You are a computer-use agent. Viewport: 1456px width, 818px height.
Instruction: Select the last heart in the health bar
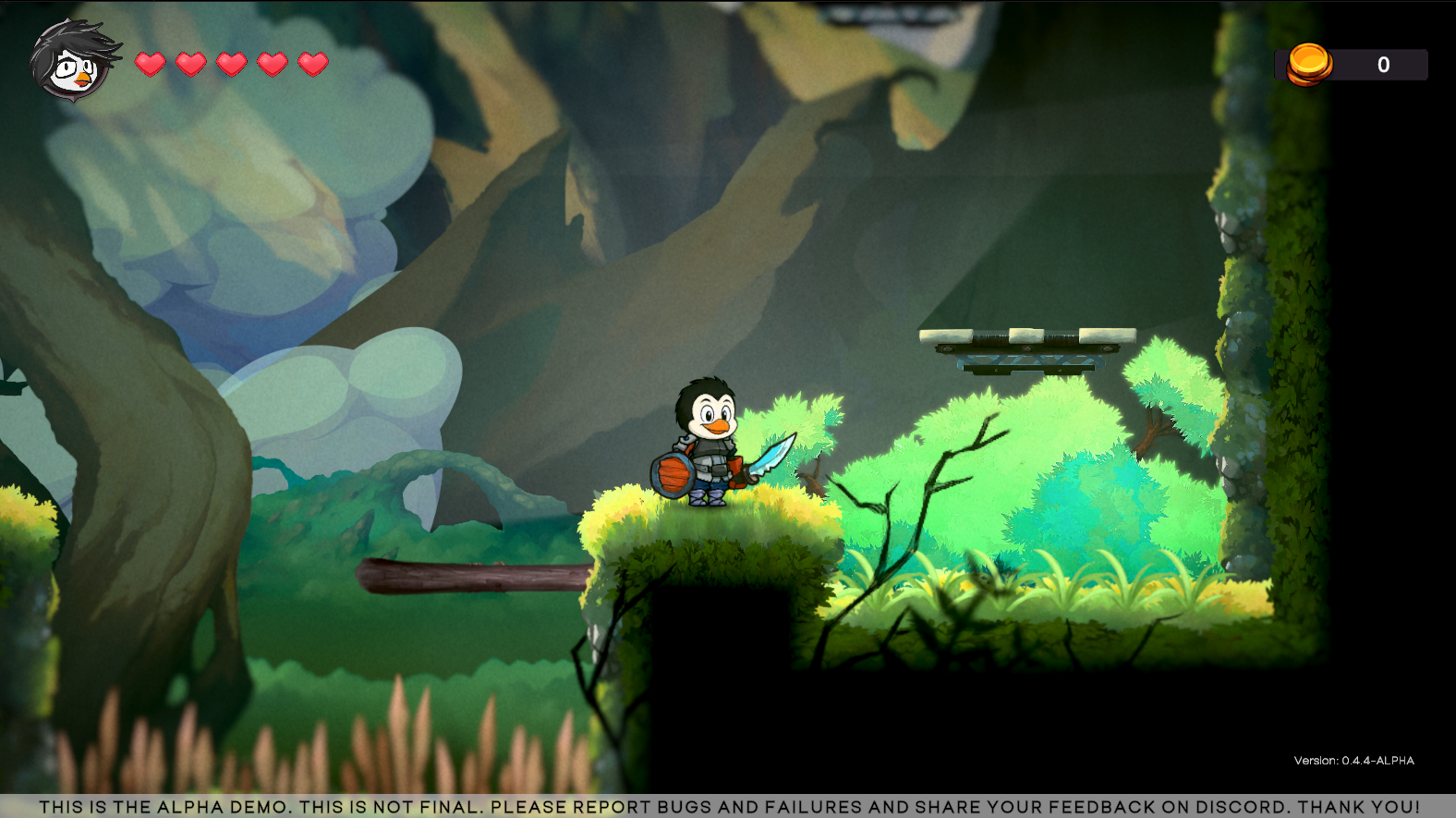[x=312, y=65]
